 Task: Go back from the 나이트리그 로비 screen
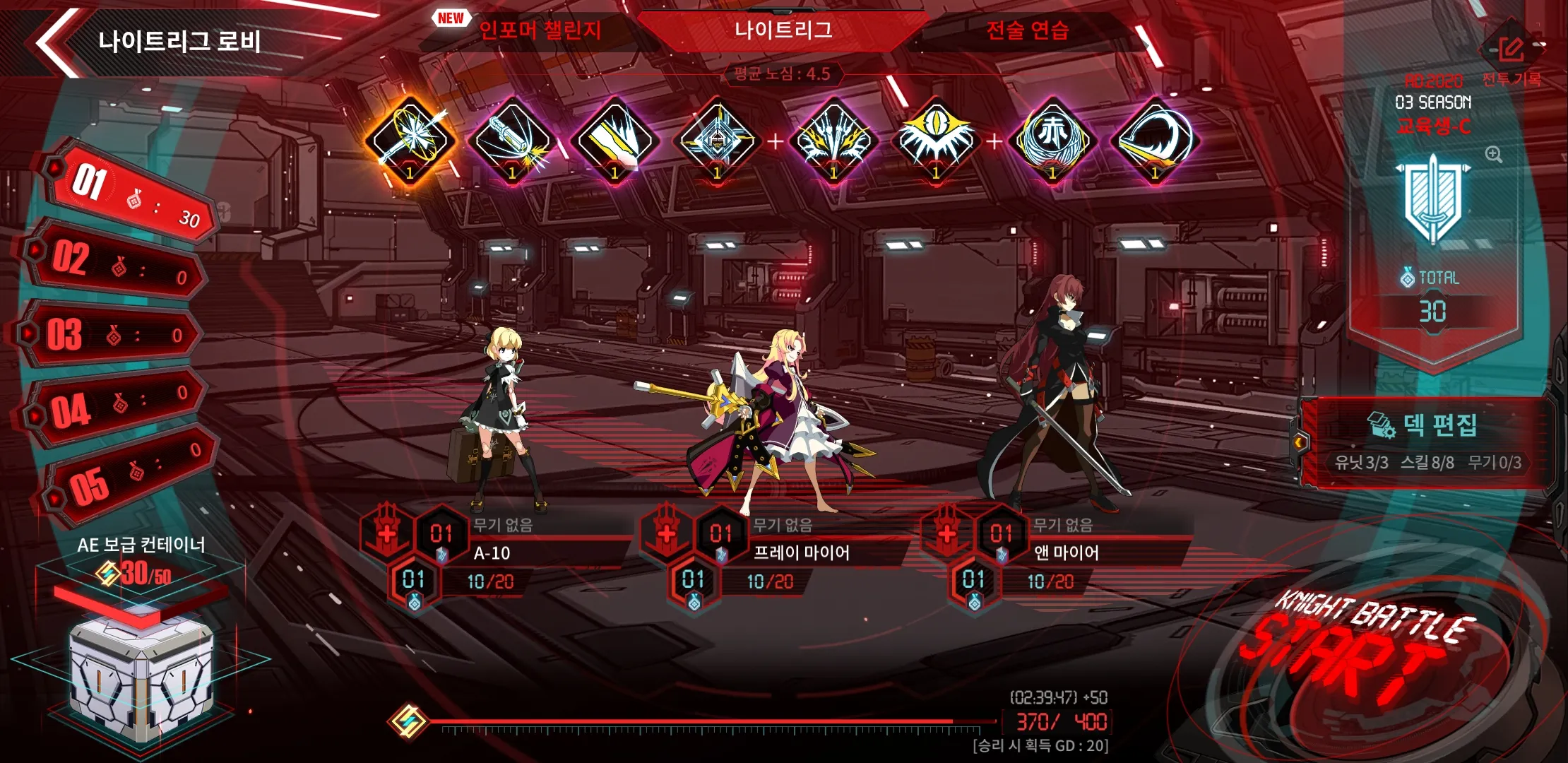click(x=57, y=41)
